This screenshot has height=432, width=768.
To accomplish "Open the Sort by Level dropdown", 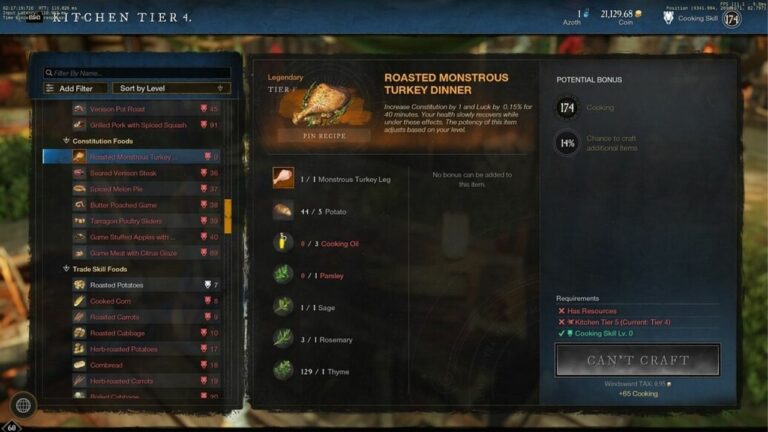I will [170, 88].
